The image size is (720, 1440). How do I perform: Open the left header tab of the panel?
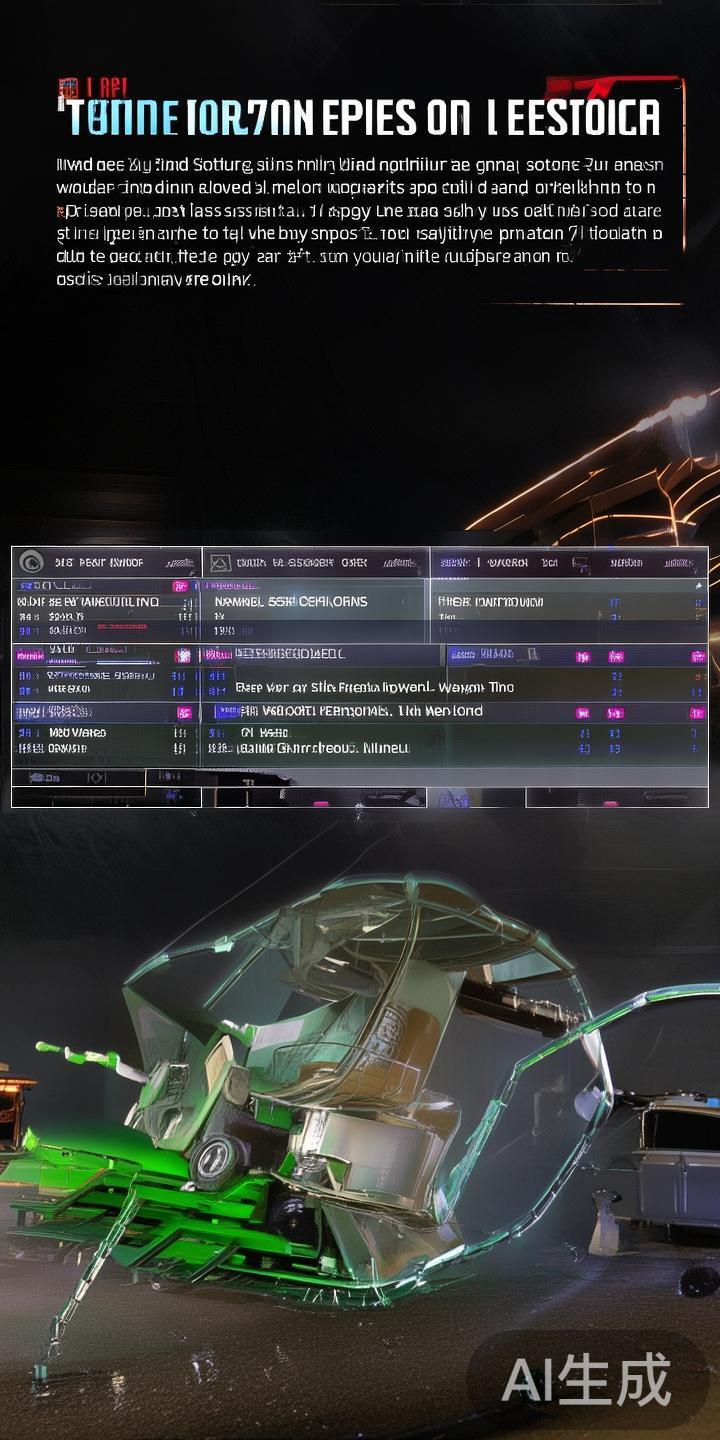click(106, 562)
